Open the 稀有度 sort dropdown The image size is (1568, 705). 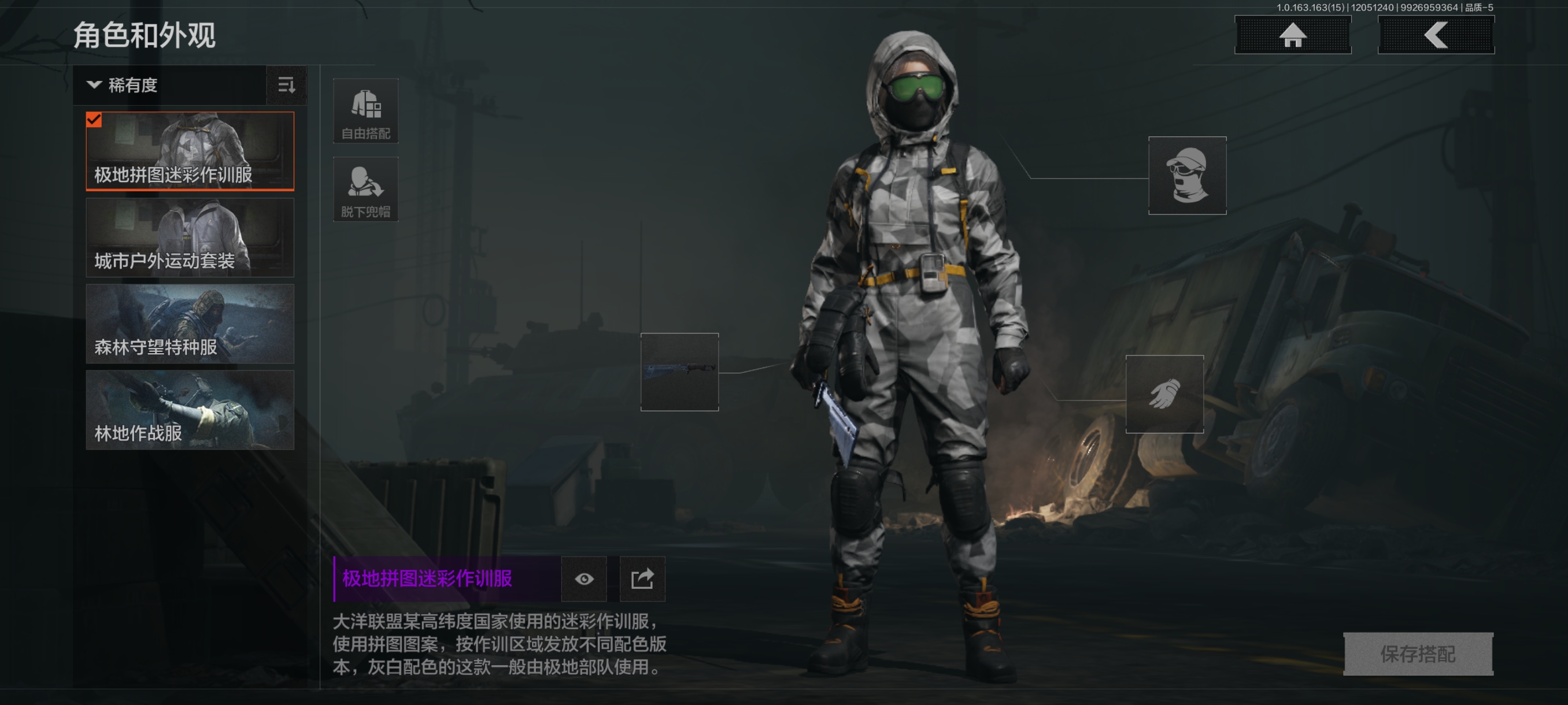169,85
